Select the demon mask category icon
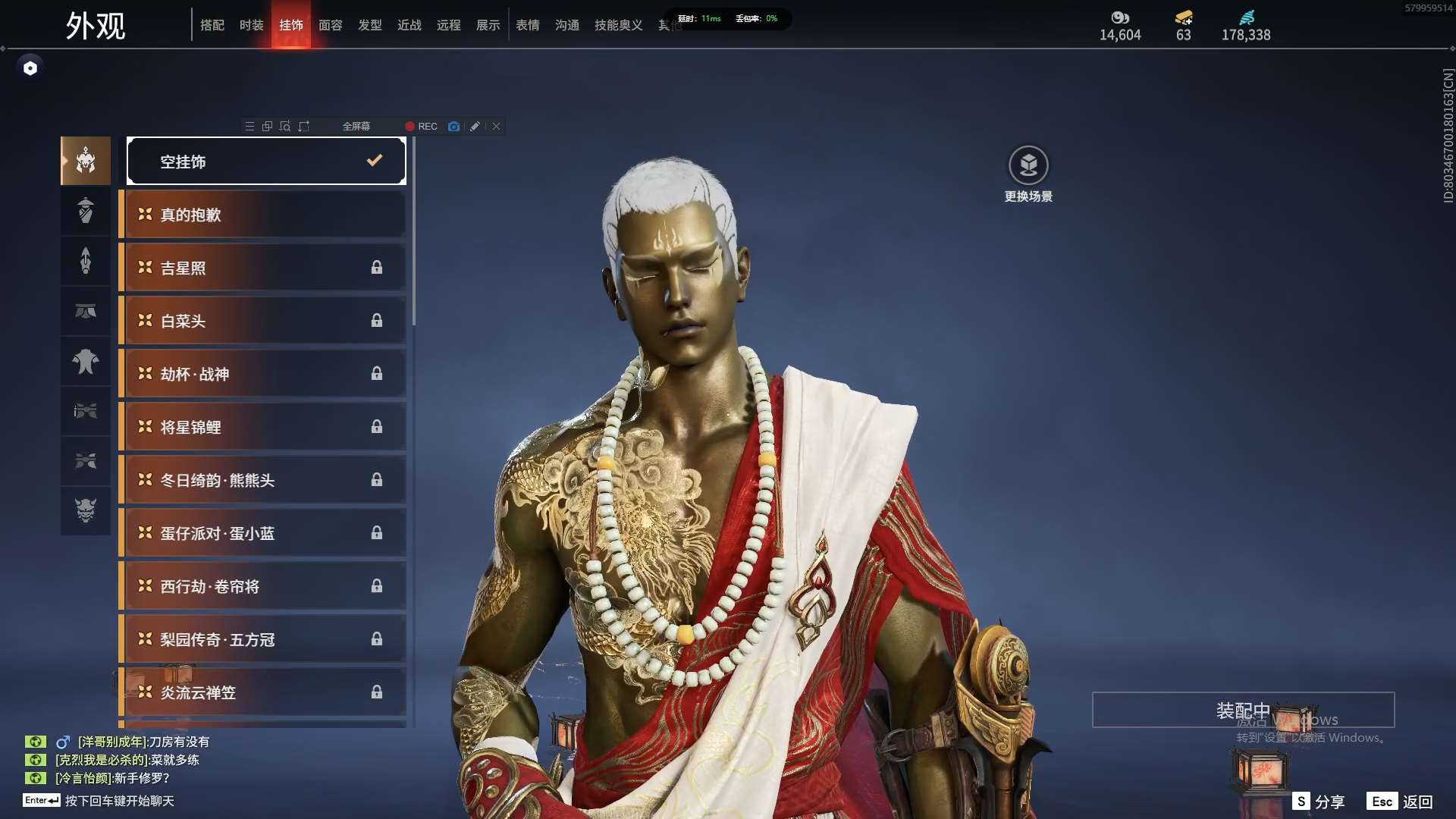1456x819 pixels. pyautogui.click(x=86, y=510)
